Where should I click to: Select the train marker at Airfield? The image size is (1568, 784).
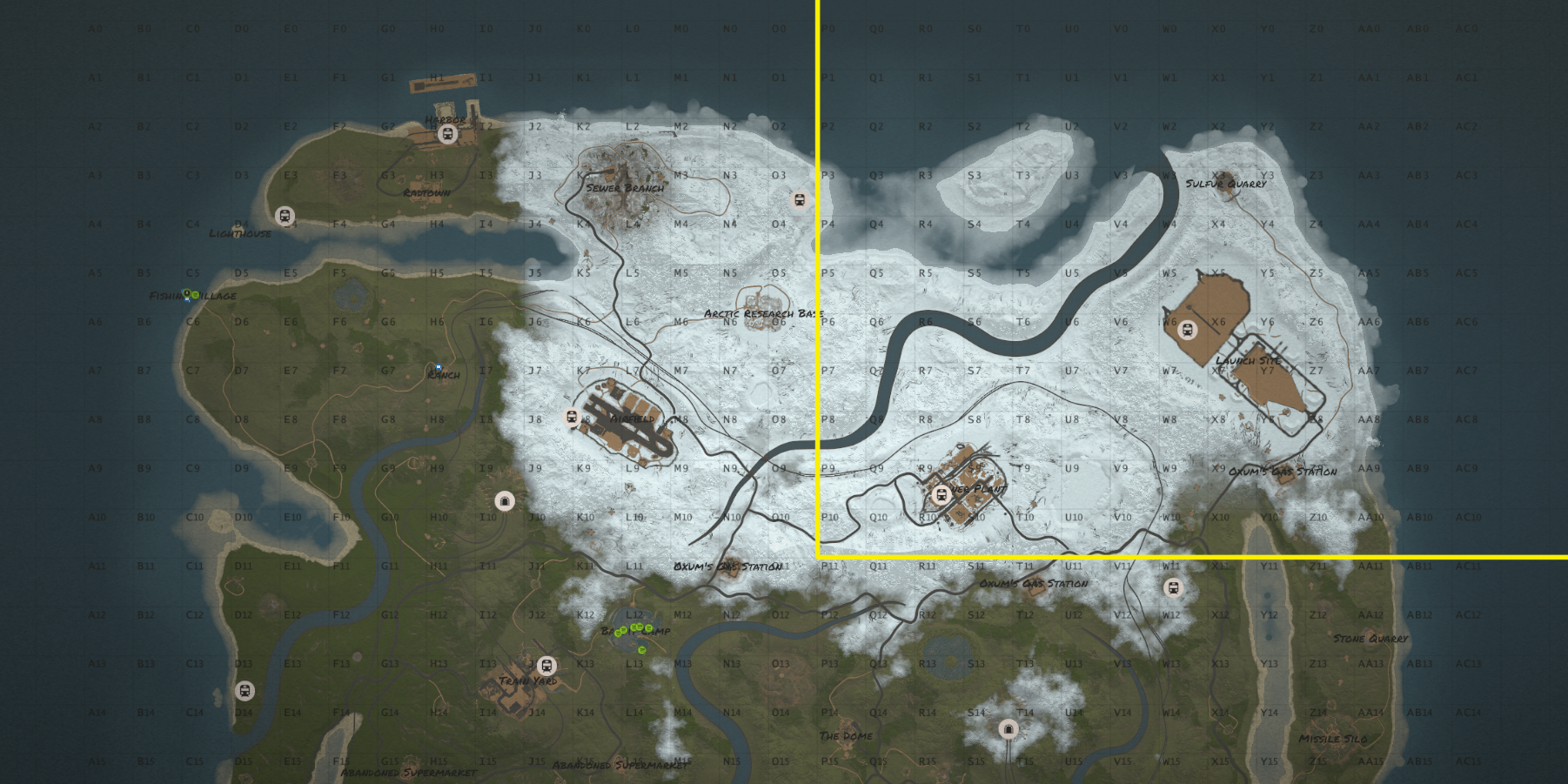click(x=572, y=418)
